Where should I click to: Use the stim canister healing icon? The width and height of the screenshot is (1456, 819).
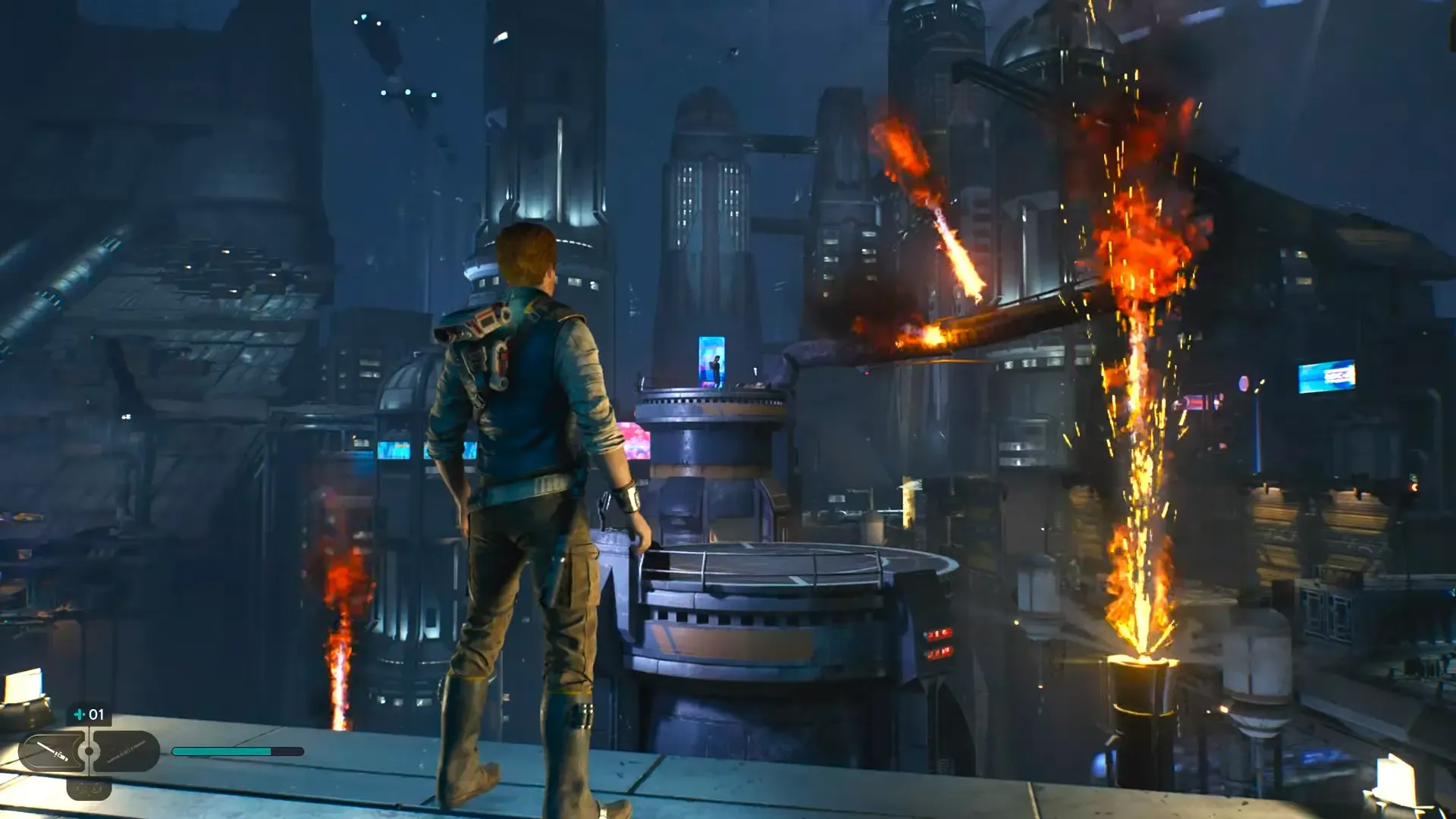coord(79,714)
